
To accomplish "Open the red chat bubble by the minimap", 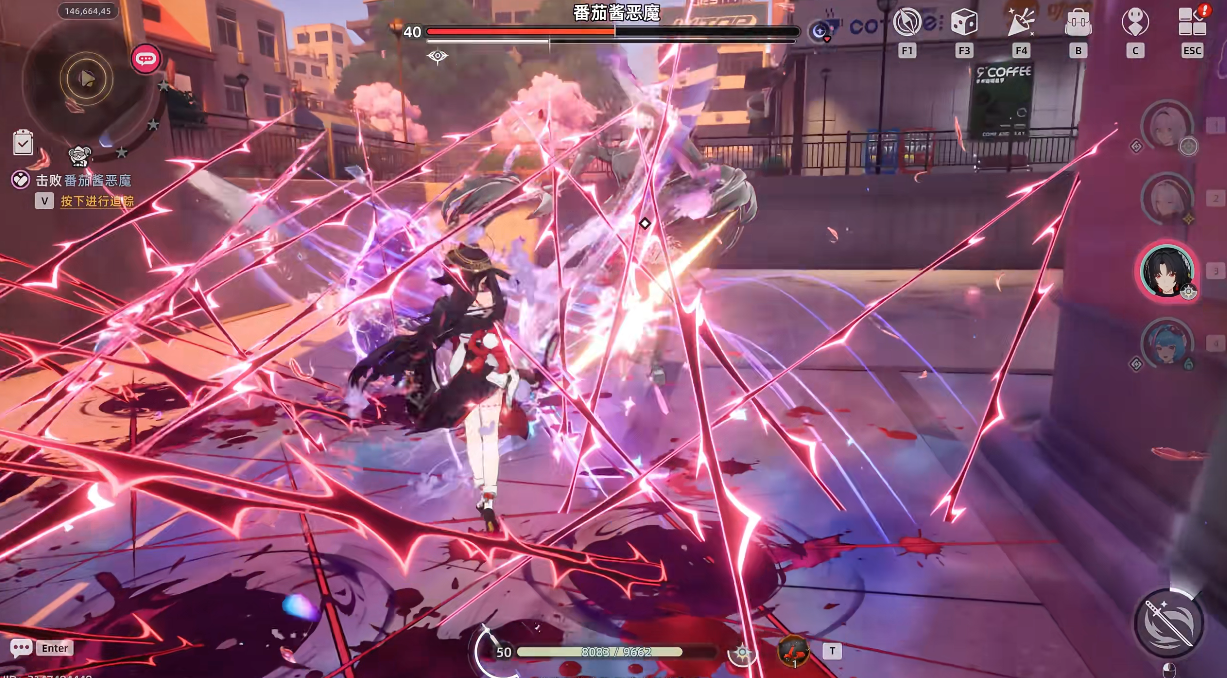I will (x=146, y=59).
